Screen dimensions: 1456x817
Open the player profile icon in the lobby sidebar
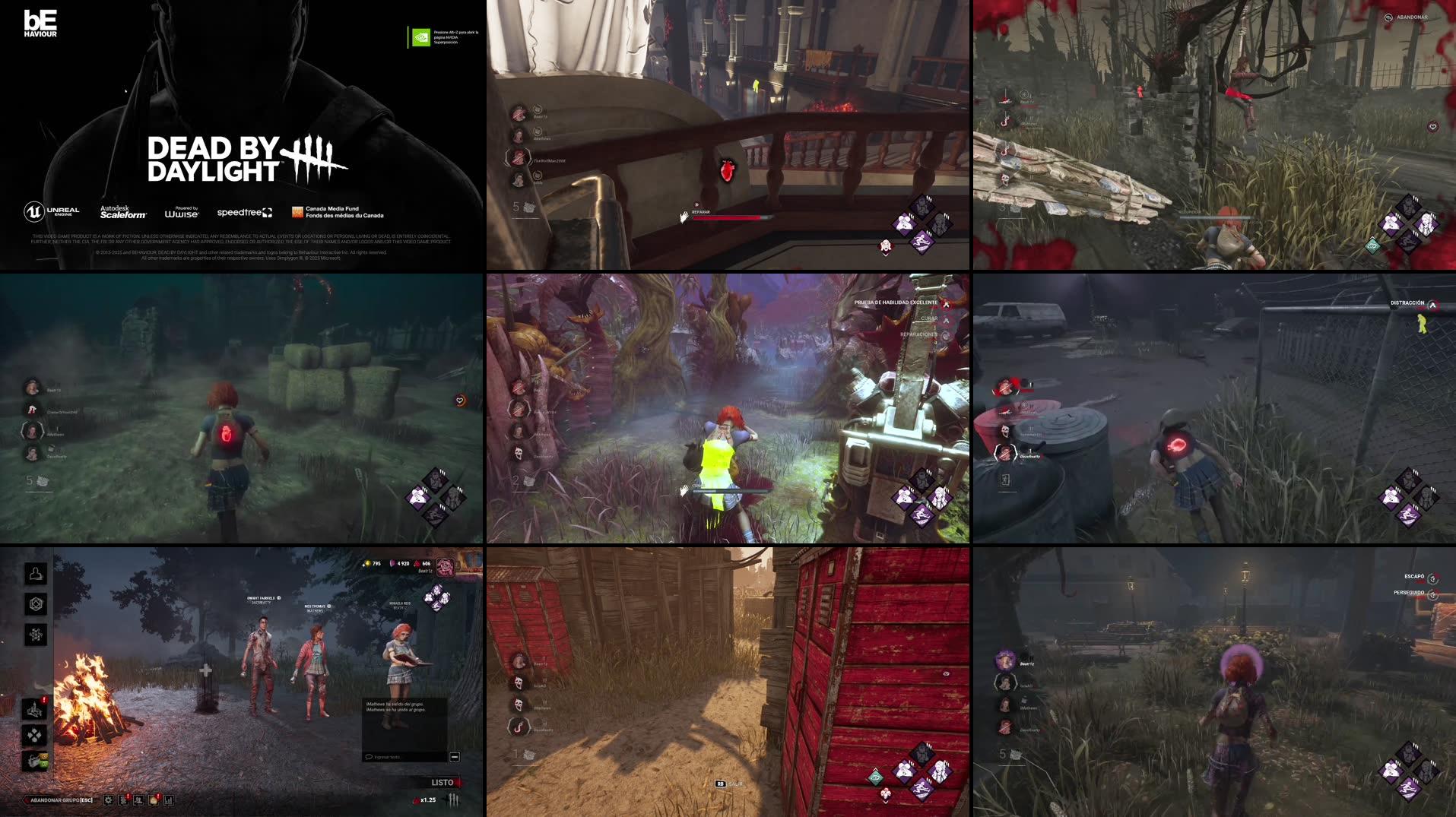pos(34,574)
